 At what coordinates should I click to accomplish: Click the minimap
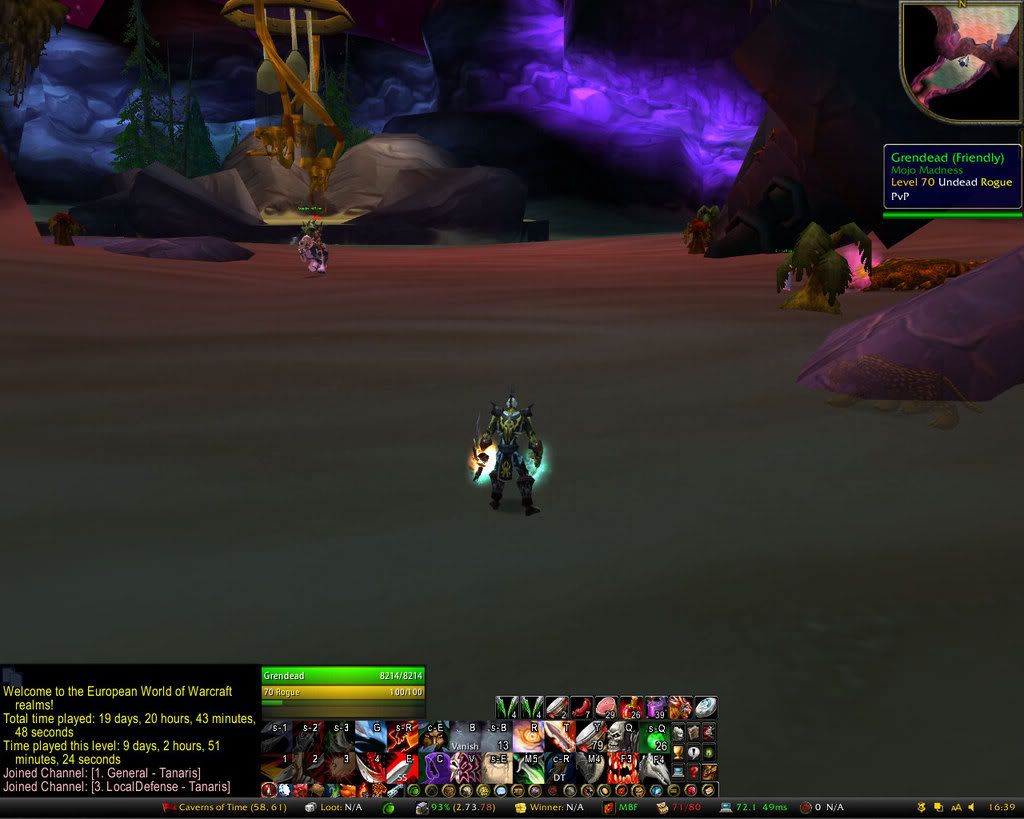pos(960,60)
